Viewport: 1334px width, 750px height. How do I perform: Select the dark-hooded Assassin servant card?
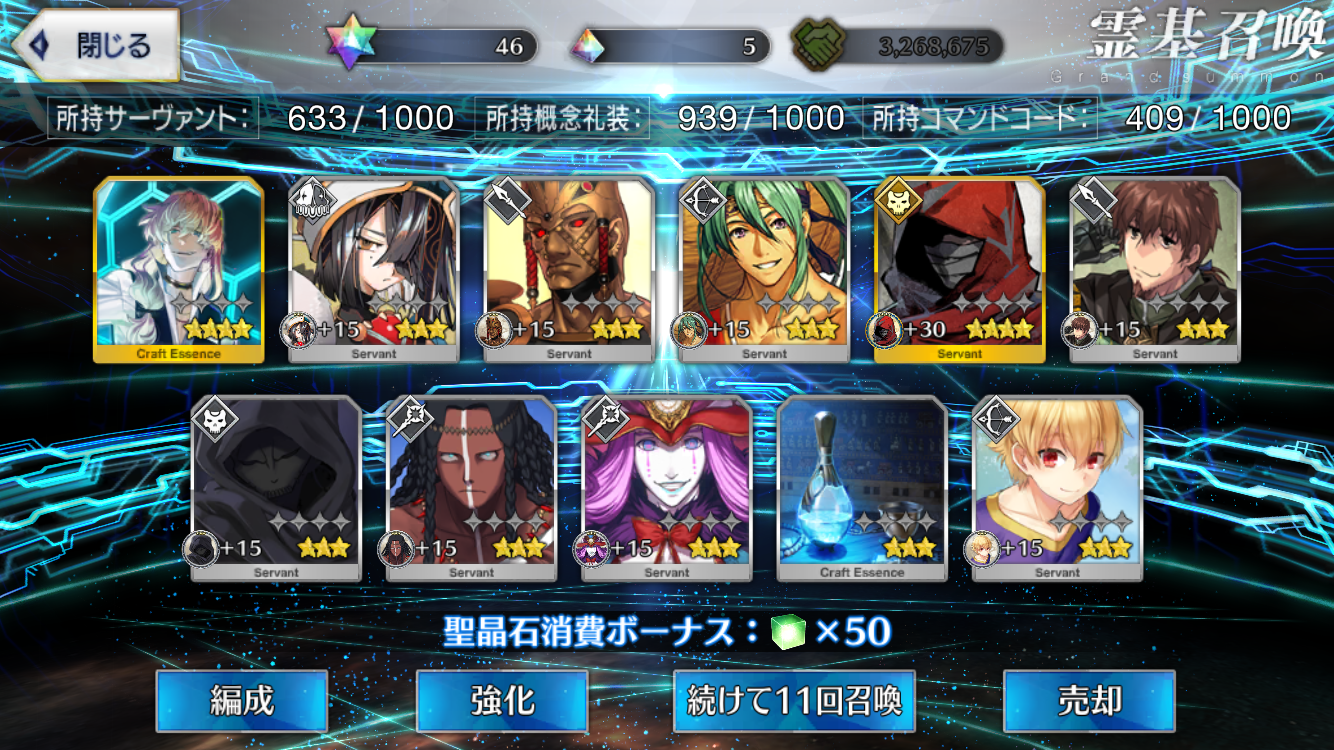(276, 488)
